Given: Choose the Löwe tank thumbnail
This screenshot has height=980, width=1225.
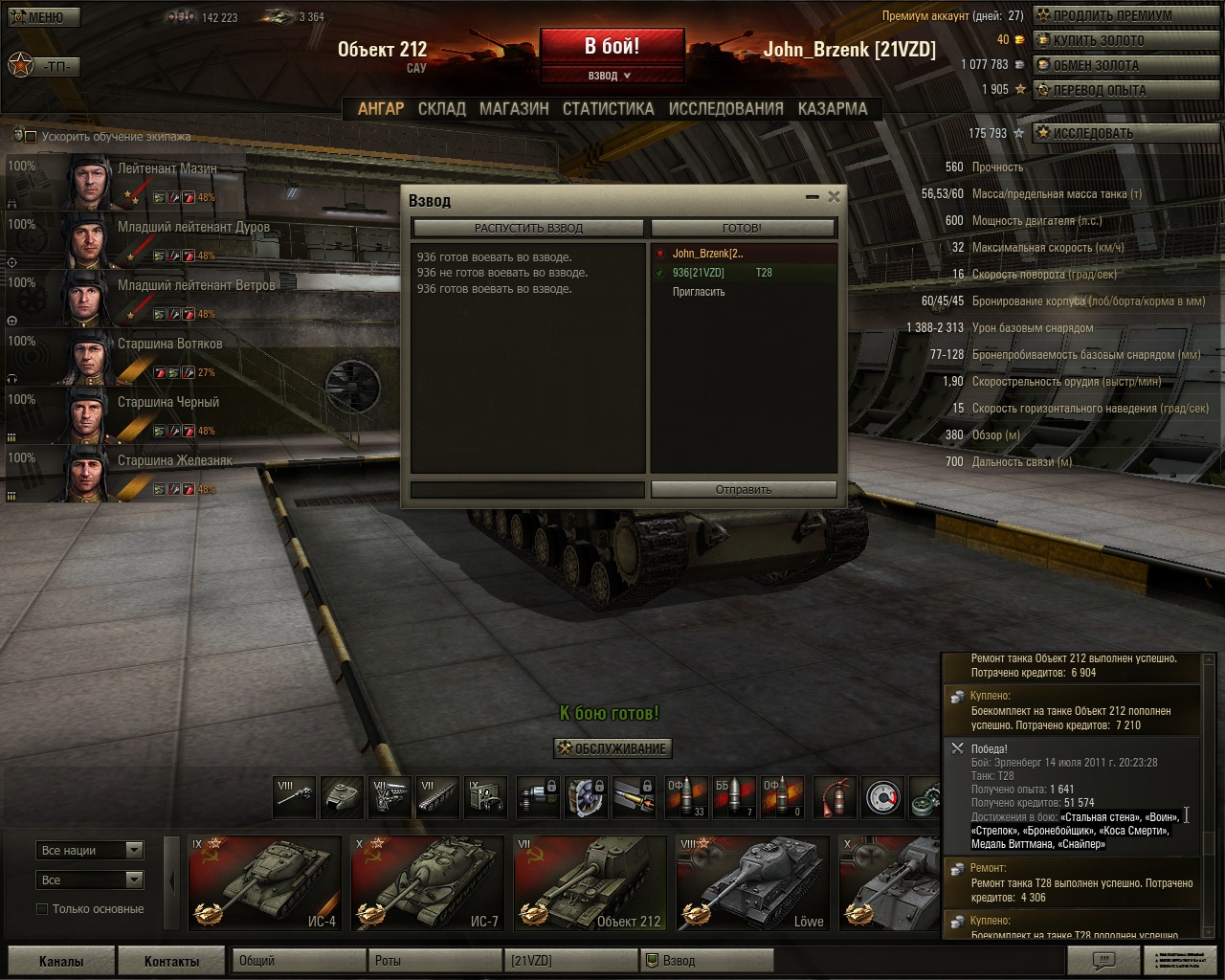Looking at the screenshot, I should coord(753,882).
